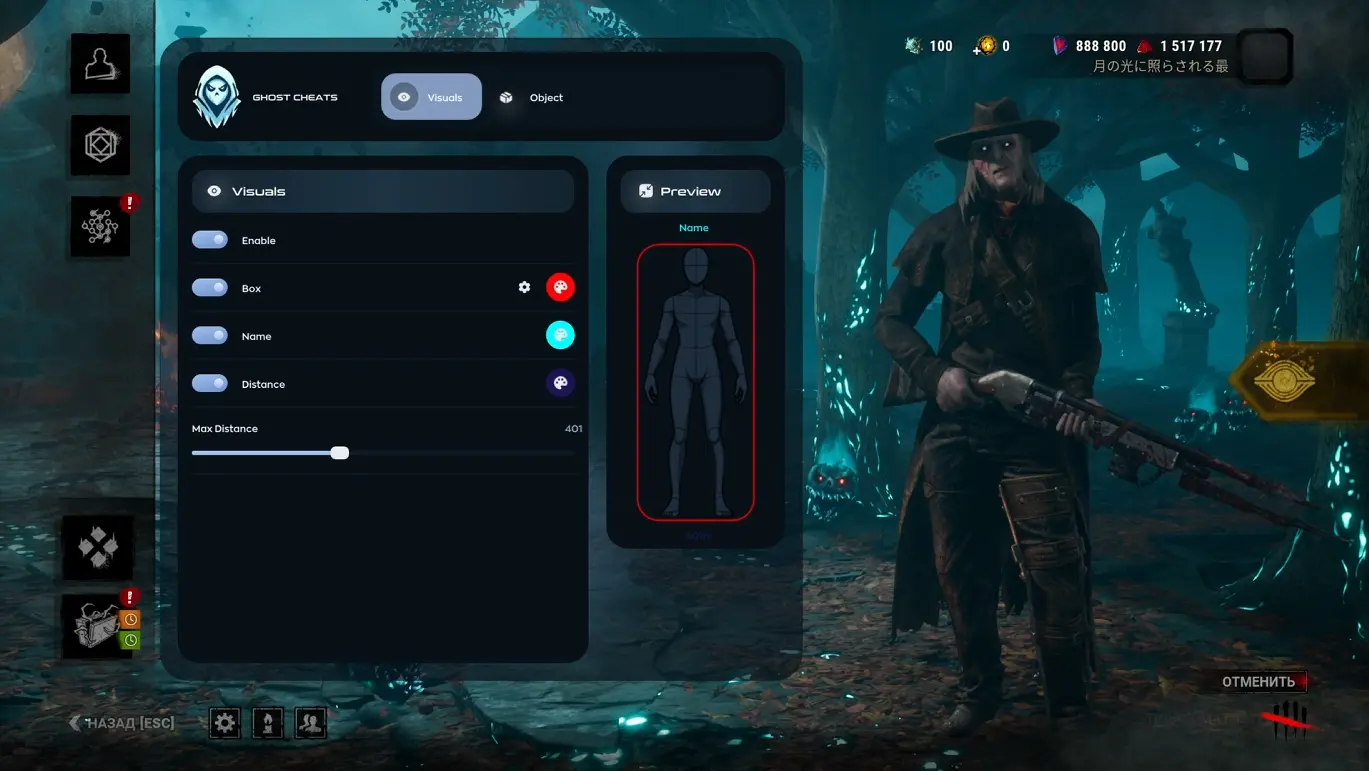Switch to the Visuals tab
The height and width of the screenshot is (771, 1369).
[x=431, y=97]
